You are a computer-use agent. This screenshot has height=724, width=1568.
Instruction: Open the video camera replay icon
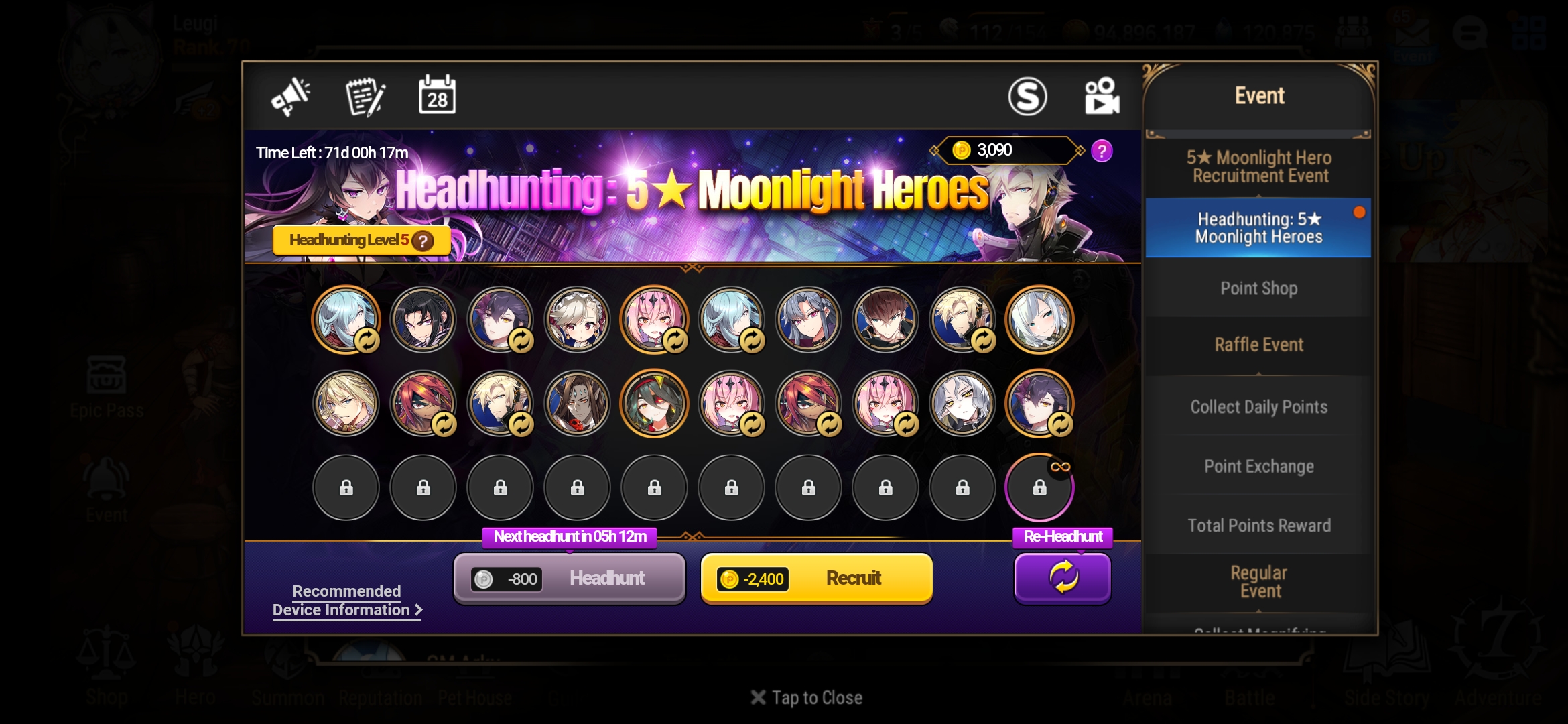point(1102,95)
